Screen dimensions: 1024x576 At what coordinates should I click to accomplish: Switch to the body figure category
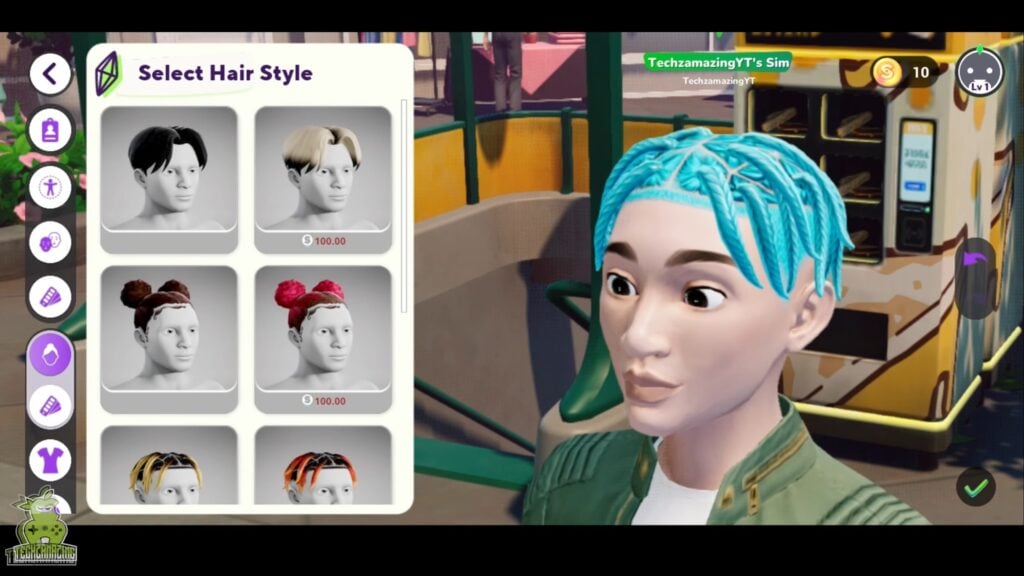coord(49,186)
